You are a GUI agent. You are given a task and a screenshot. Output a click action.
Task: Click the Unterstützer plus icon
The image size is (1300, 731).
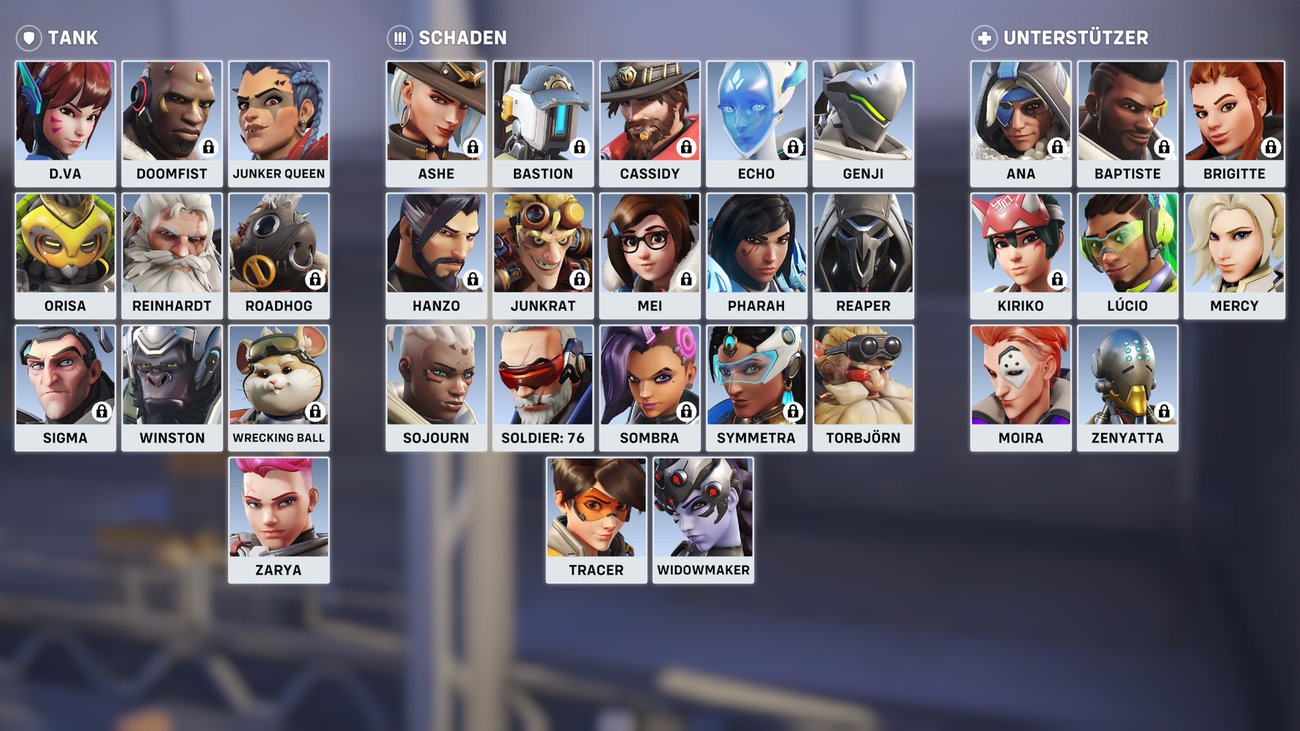click(983, 36)
